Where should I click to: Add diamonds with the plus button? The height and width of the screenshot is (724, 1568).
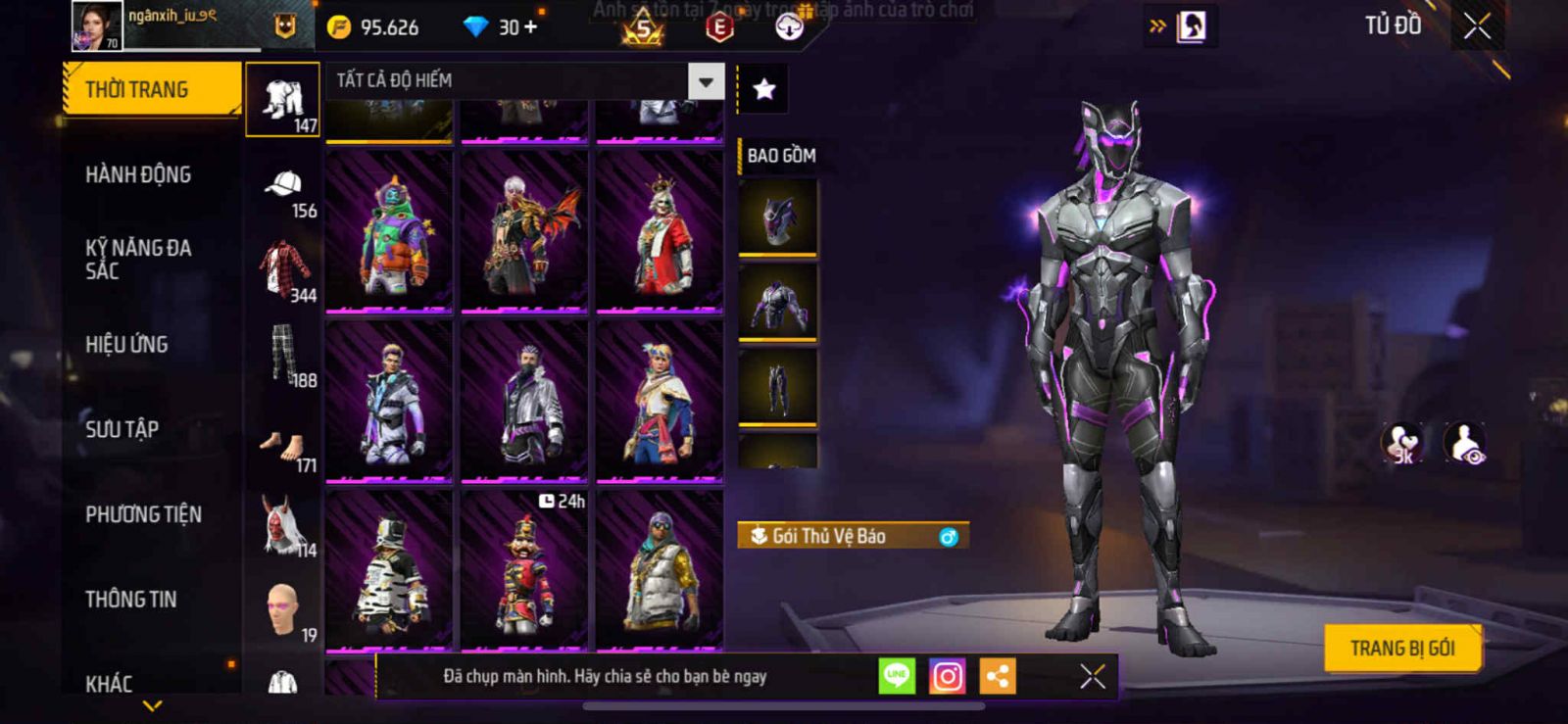pos(530,27)
